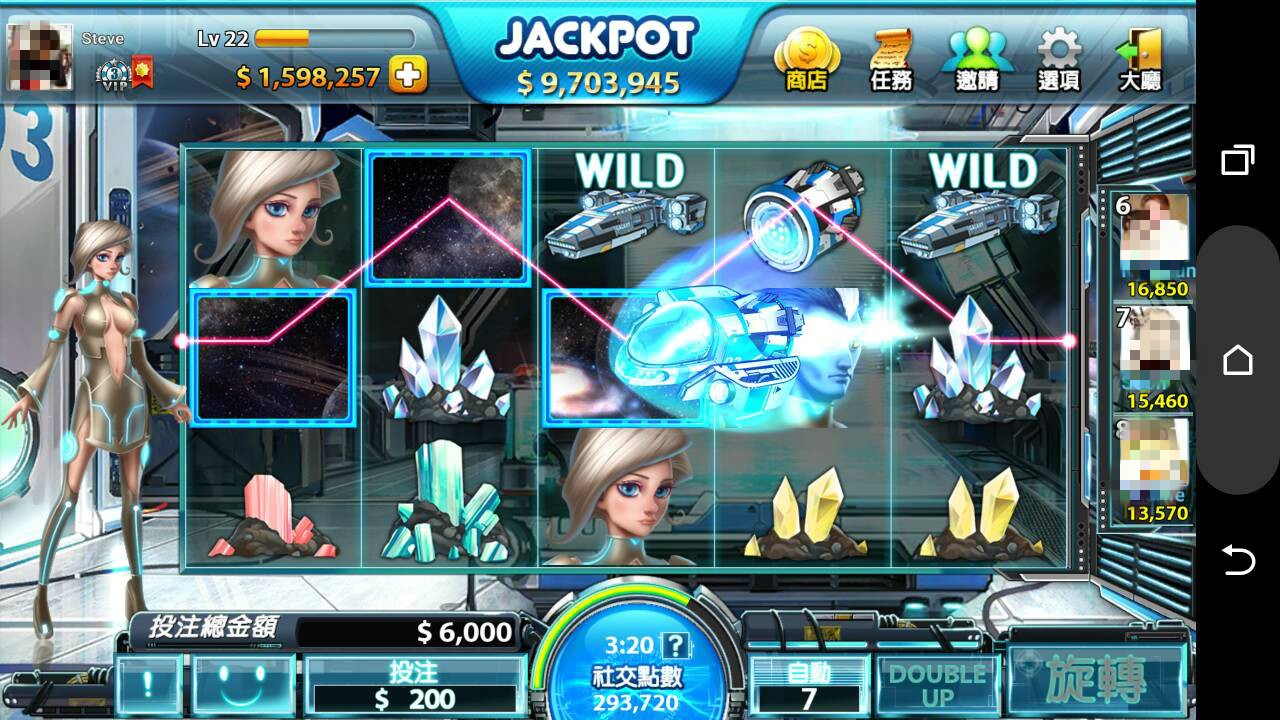This screenshot has width=1280, height=720.
Task: Tap the 邀請 invite friends icon
Action: click(x=976, y=60)
